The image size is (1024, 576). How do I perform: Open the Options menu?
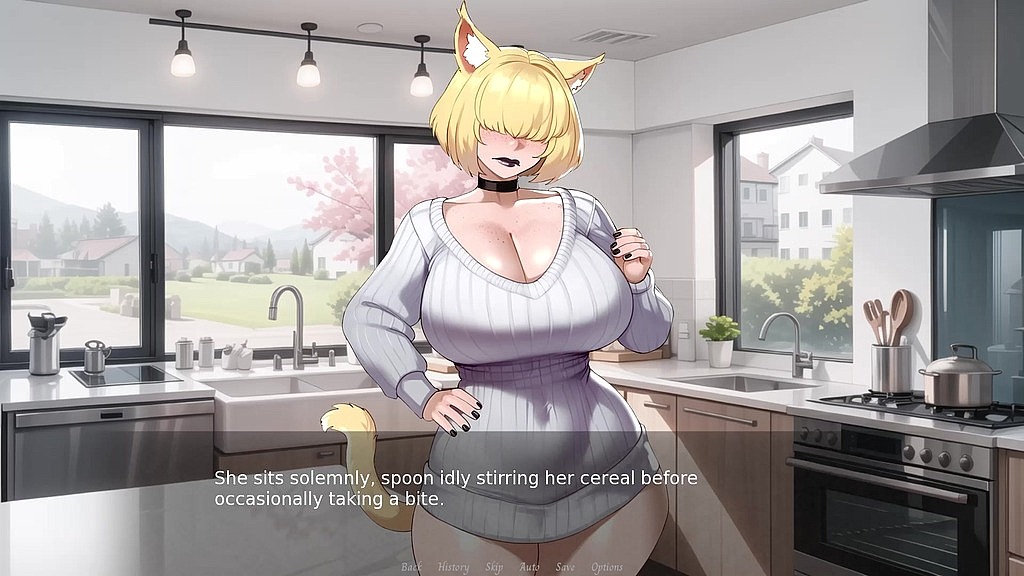607,567
